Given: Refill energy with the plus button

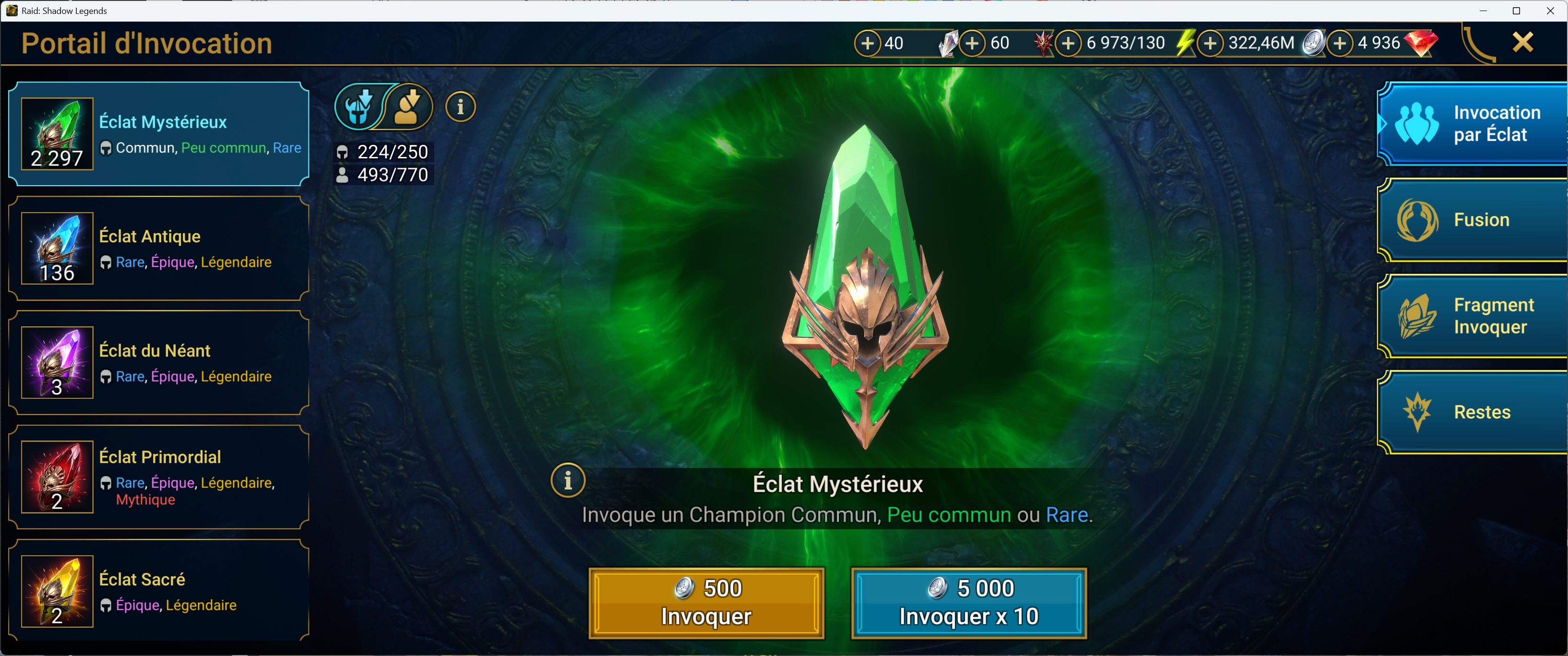Looking at the screenshot, I should coord(1068,43).
